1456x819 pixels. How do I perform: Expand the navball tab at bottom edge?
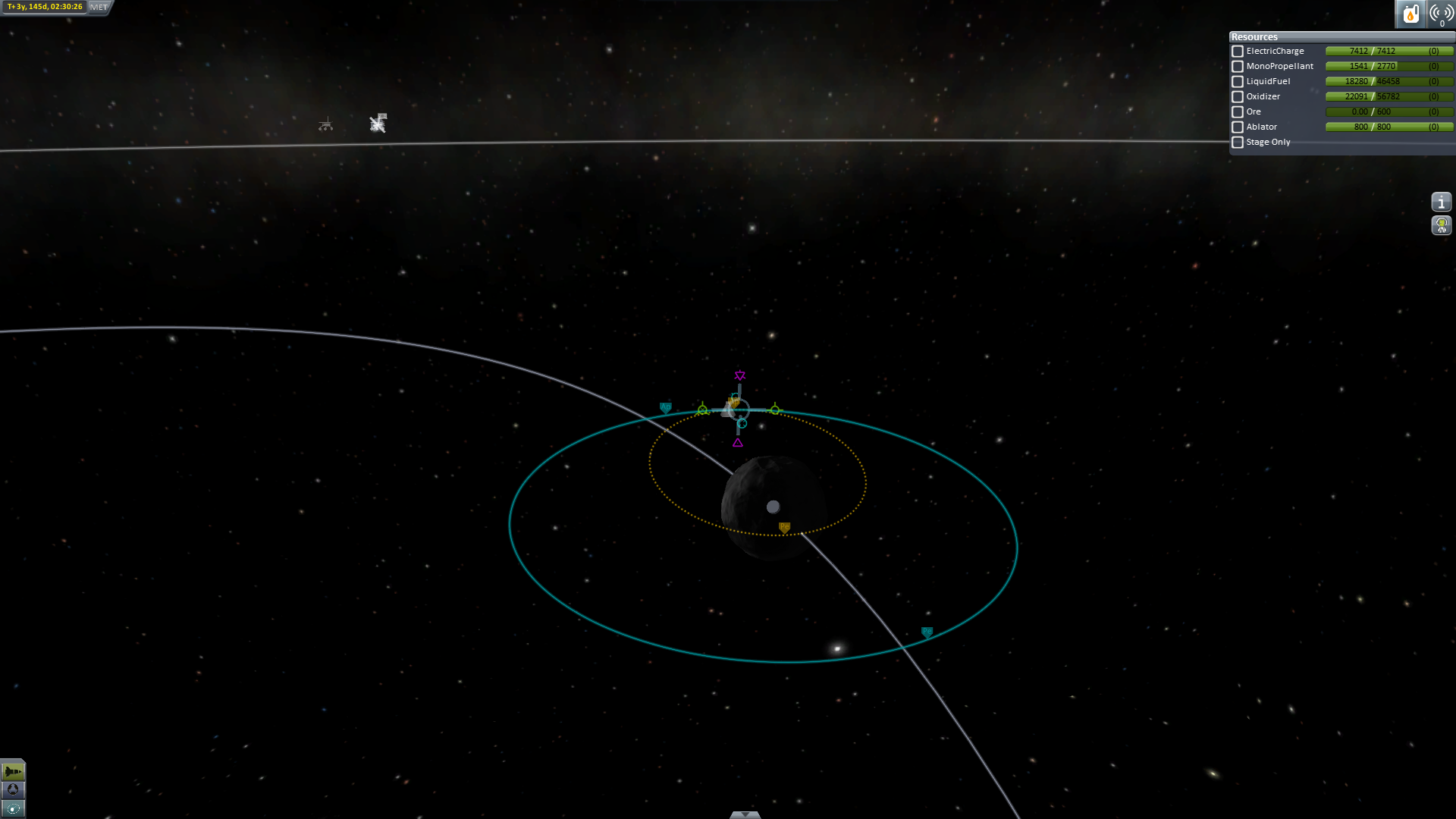click(745, 814)
